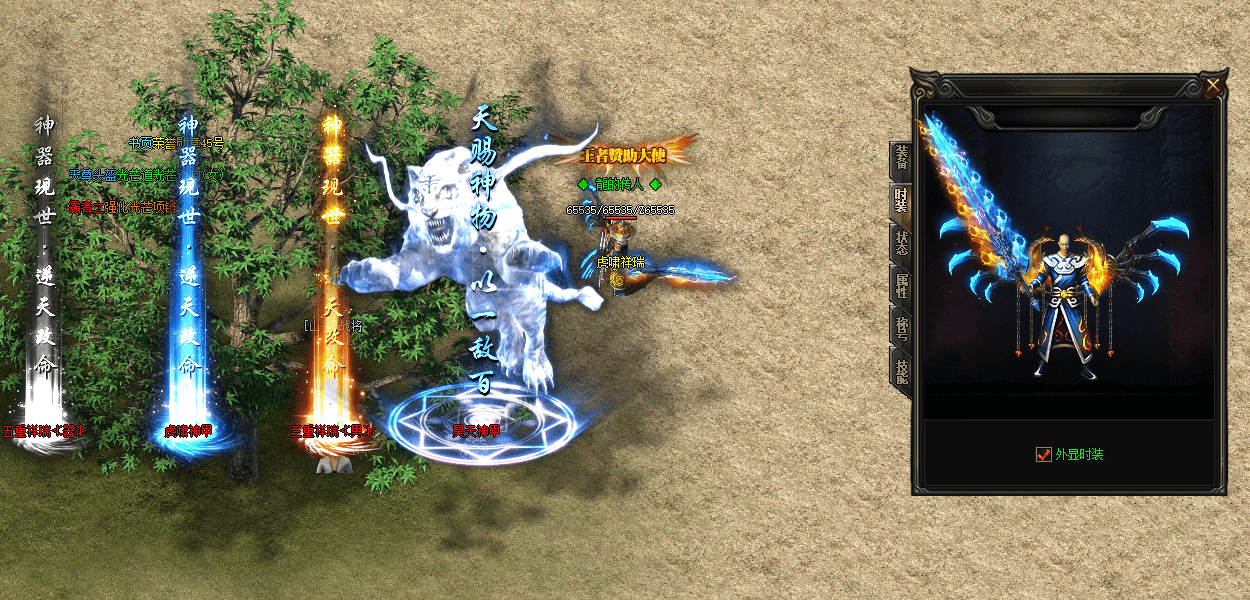
Task: Open the 技能 (Skills) tab
Action: click(x=901, y=369)
